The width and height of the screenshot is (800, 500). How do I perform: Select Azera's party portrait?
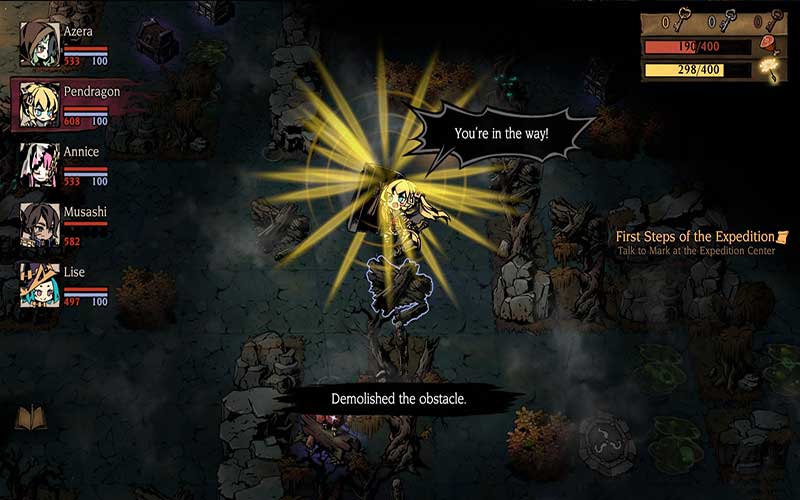point(39,44)
